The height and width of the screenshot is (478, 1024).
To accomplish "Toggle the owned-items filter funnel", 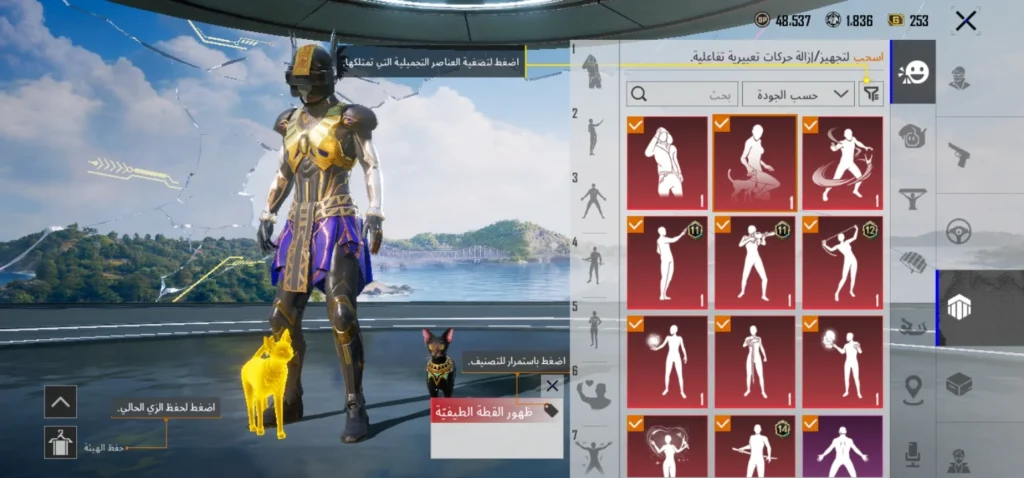I will tap(872, 94).
